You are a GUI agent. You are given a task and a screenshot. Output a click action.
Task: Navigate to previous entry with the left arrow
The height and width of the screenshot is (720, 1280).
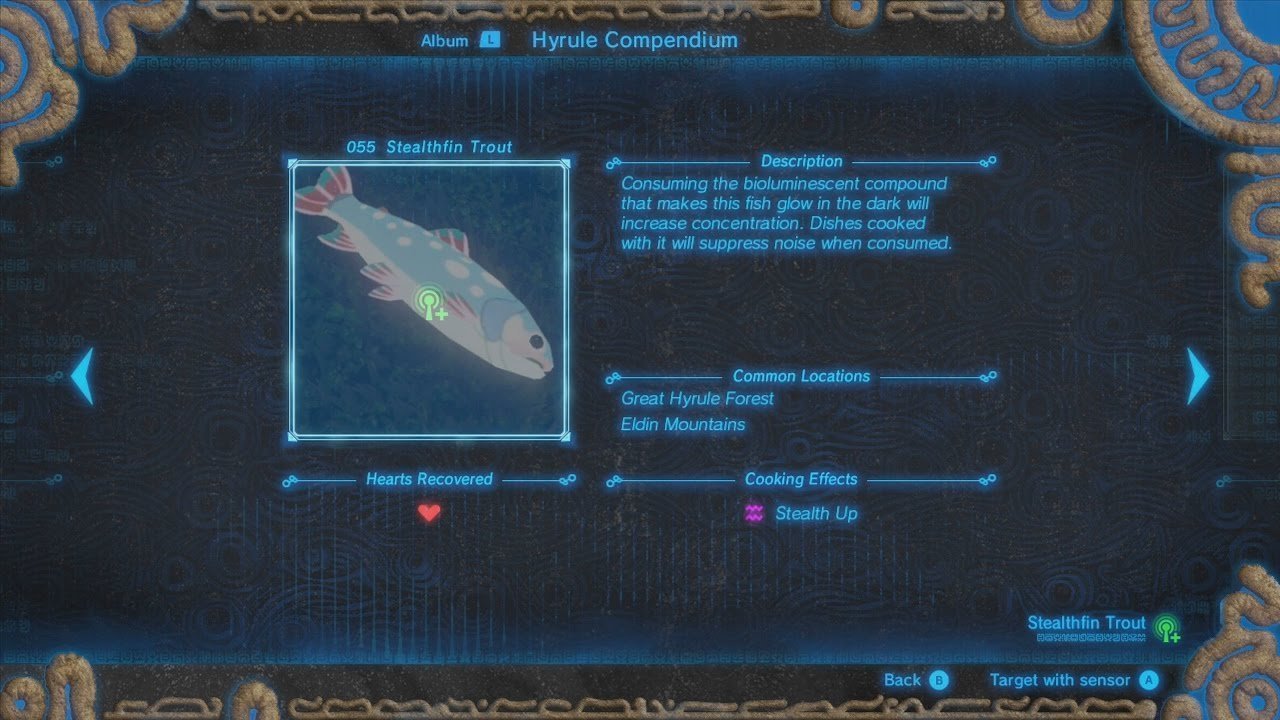[x=83, y=377]
